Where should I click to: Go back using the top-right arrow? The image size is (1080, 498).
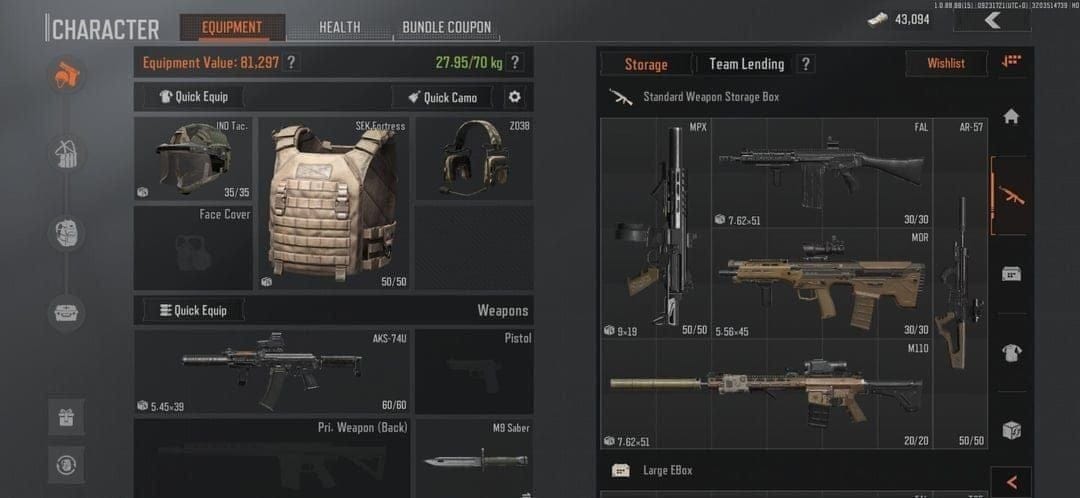click(x=993, y=19)
